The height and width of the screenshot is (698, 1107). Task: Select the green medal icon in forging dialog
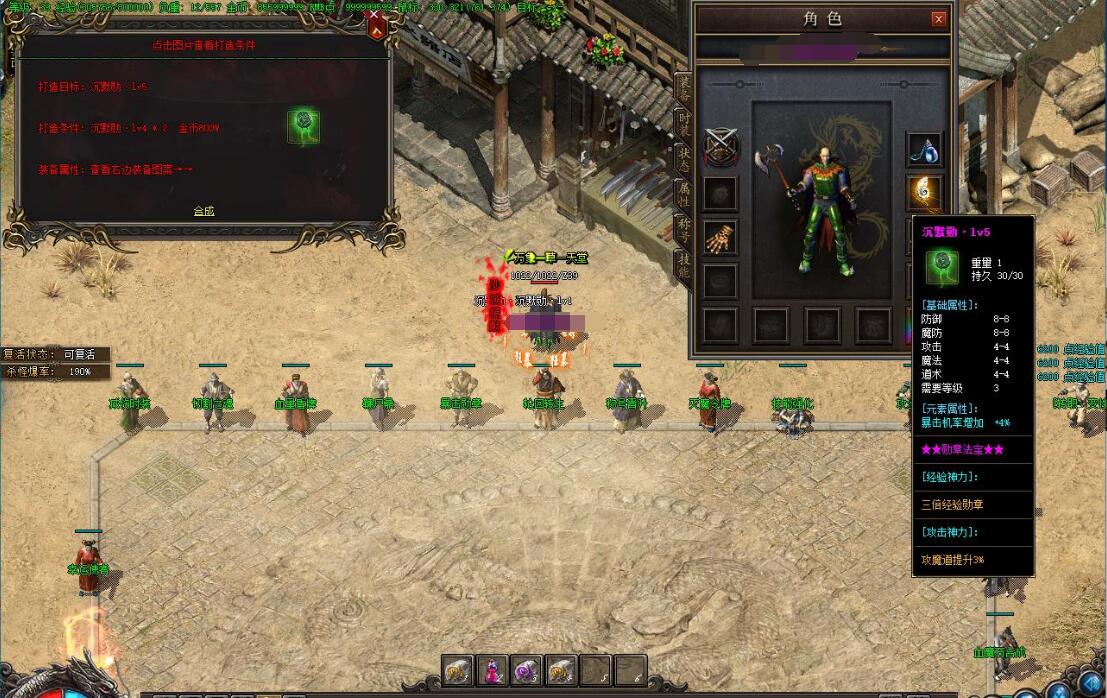pyautogui.click(x=304, y=125)
